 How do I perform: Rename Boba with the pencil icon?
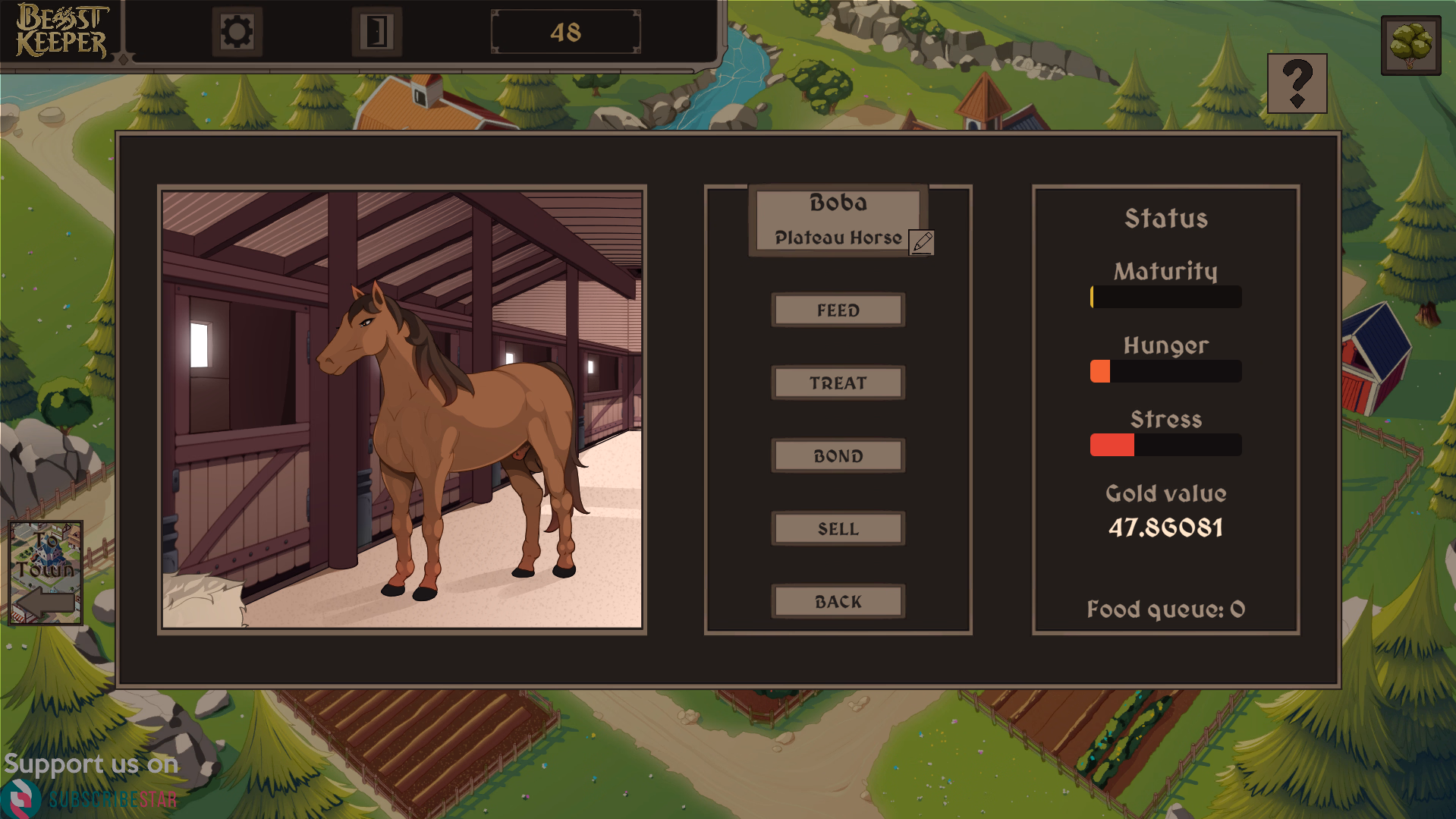click(922, 242)
